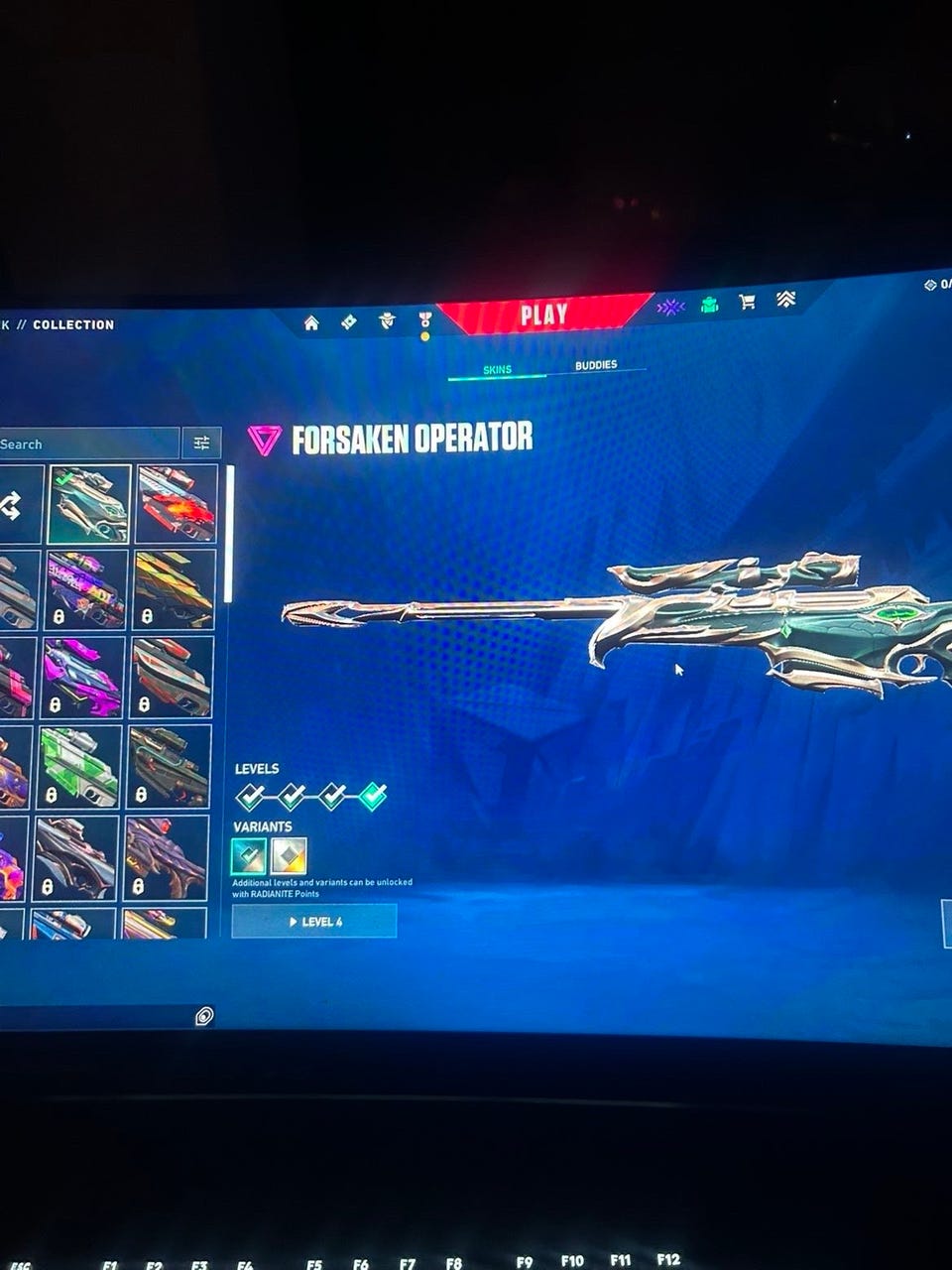Screen dimensions: 952x1270
Task: Open the medal icon with yellow notification dot
Action: (425, 320)
